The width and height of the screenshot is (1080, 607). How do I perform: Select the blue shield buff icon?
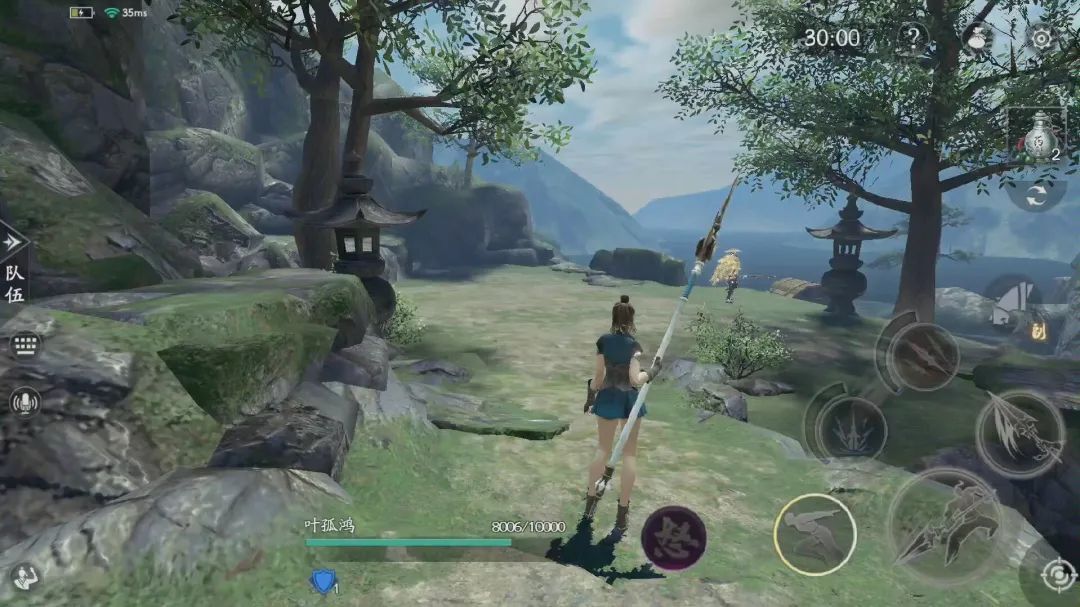tap(323, 582)
